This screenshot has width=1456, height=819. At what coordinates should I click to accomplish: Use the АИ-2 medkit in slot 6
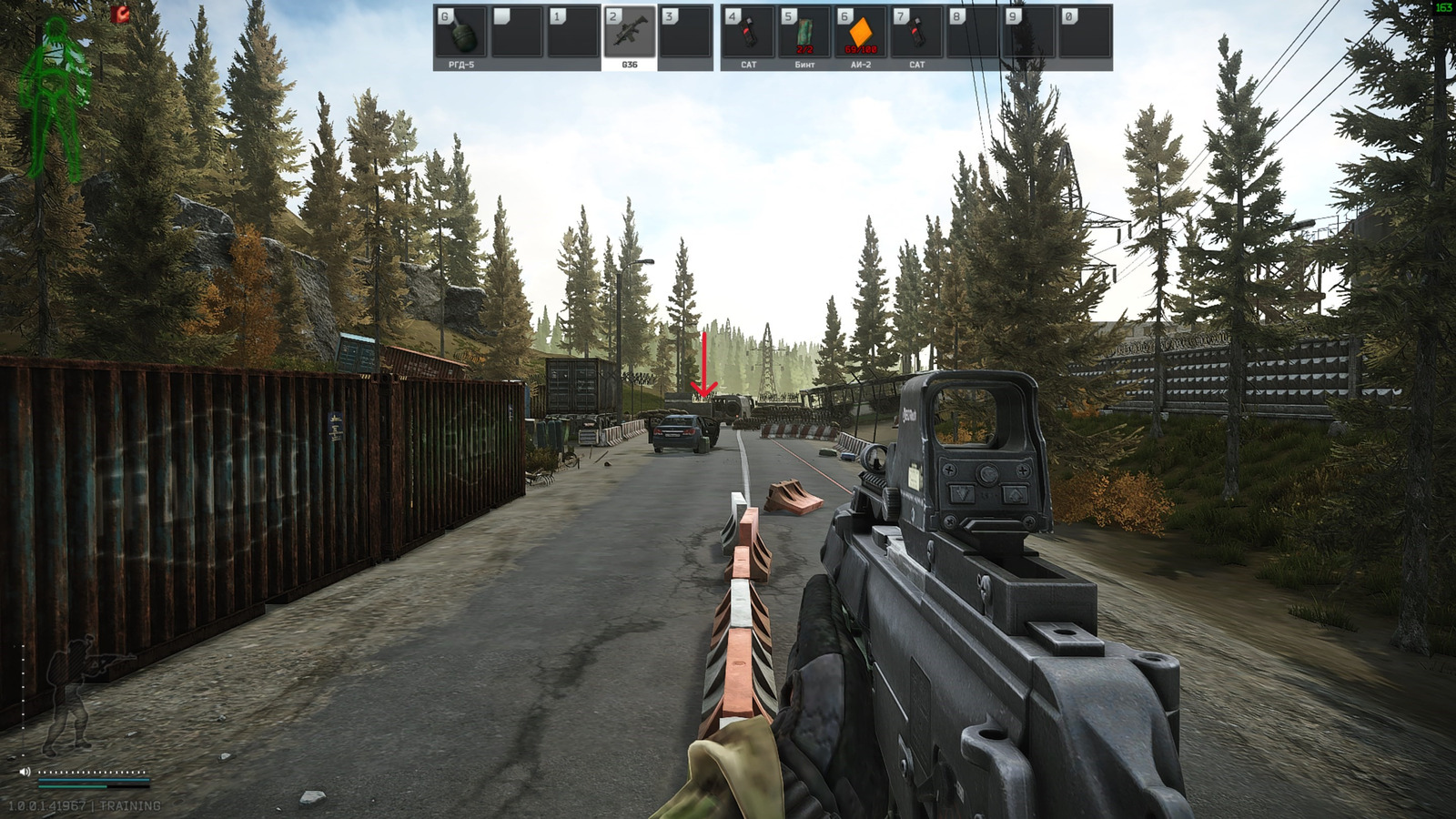[860, 35]
